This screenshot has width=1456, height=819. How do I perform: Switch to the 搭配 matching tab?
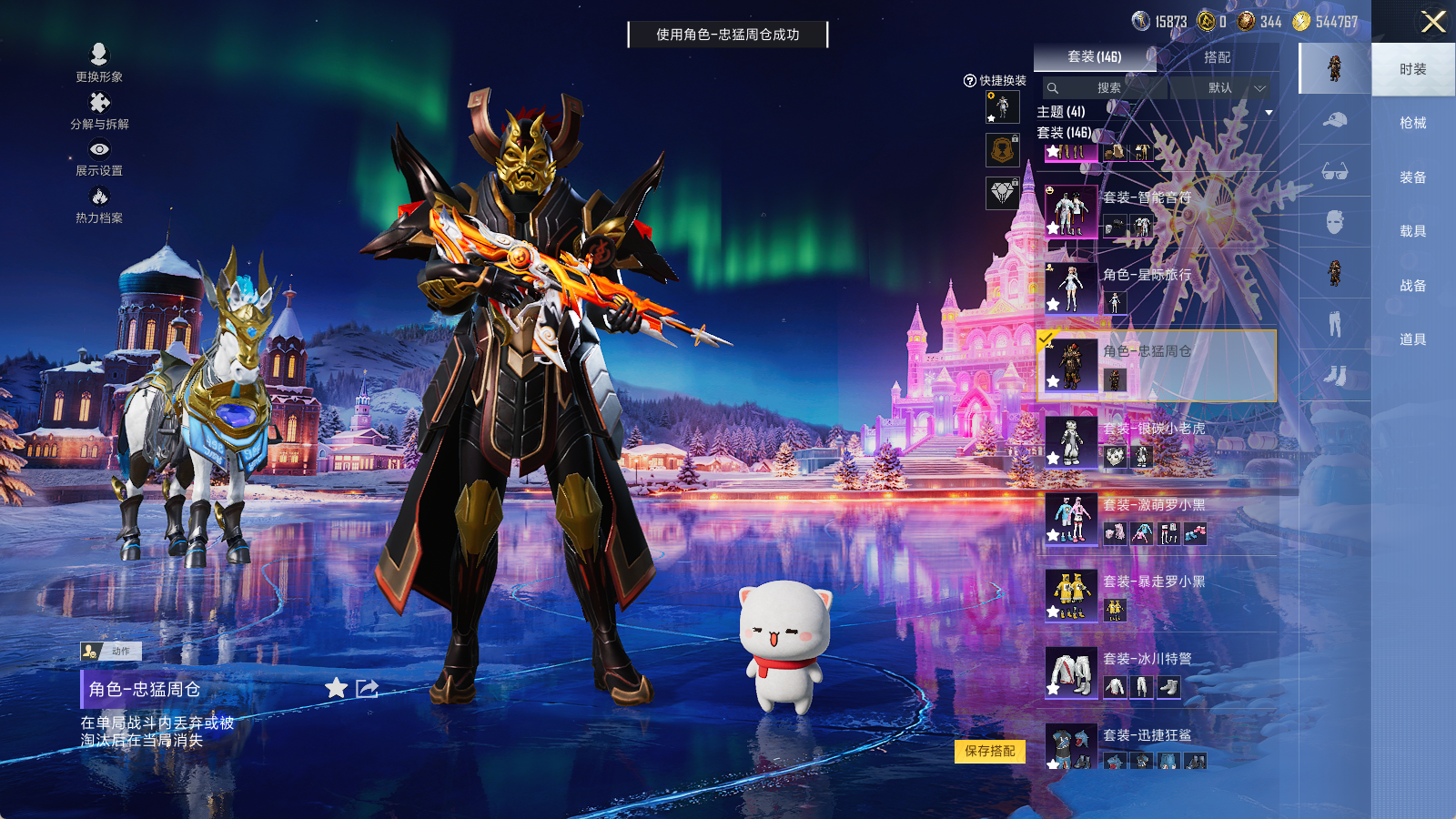[1217, 56]
